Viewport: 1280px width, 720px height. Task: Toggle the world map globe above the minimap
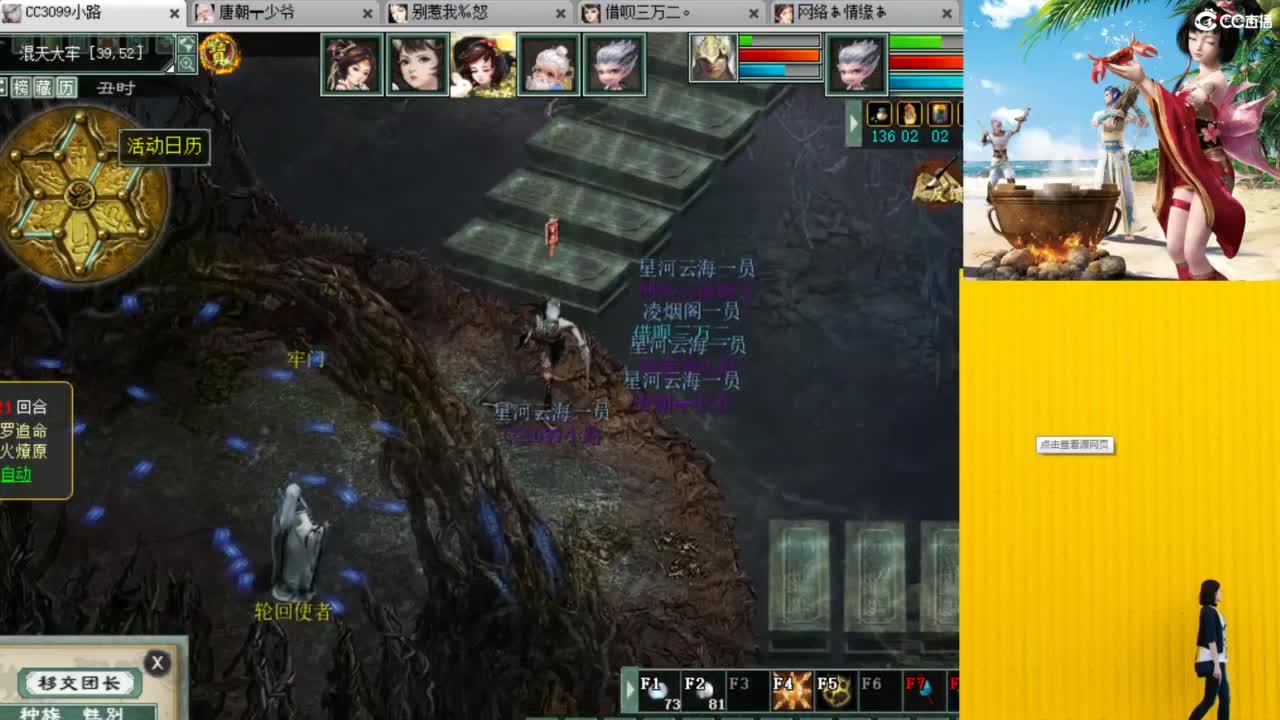point(188,44)
